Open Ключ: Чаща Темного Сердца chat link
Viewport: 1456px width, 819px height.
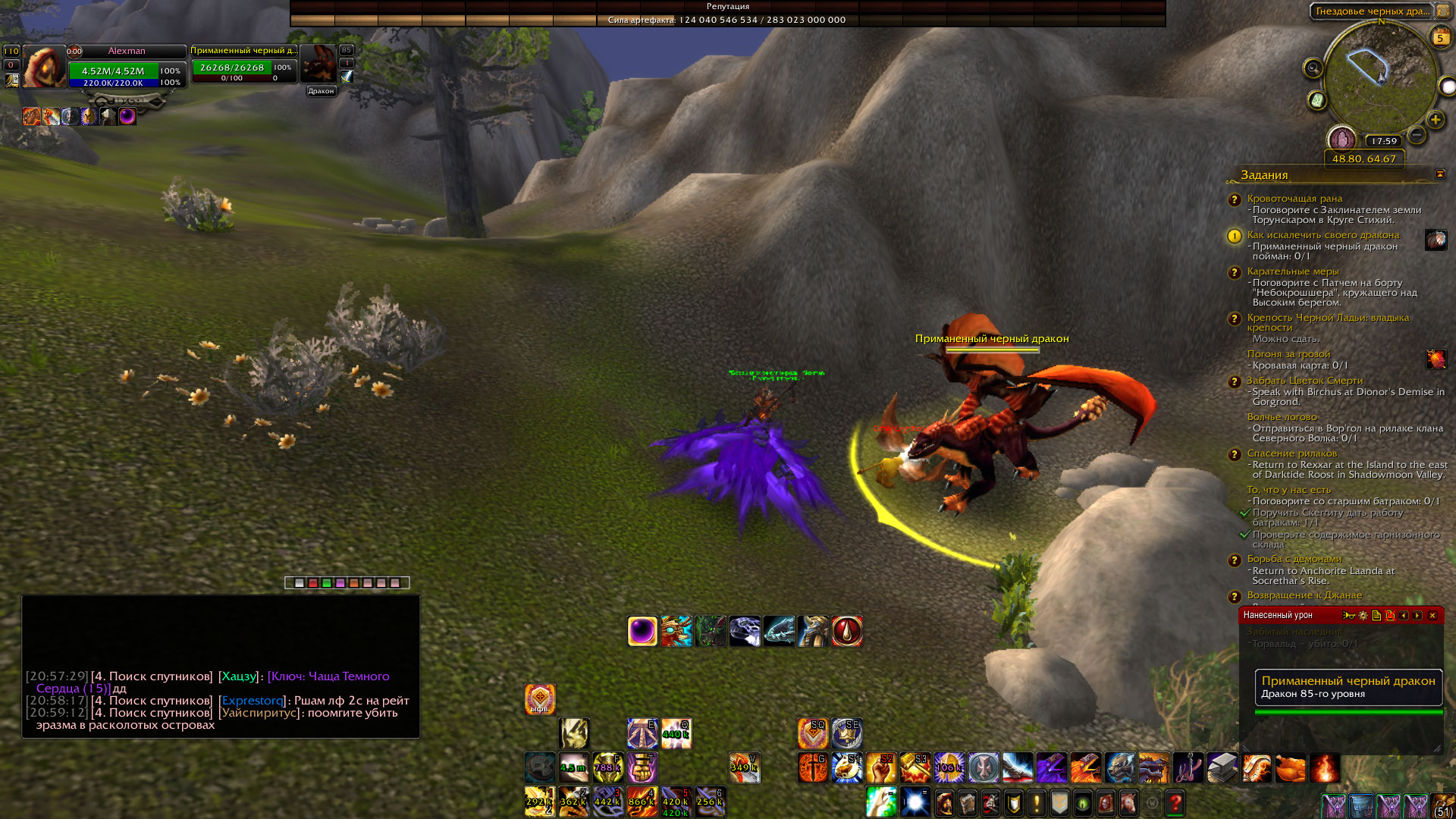(328, 676)
